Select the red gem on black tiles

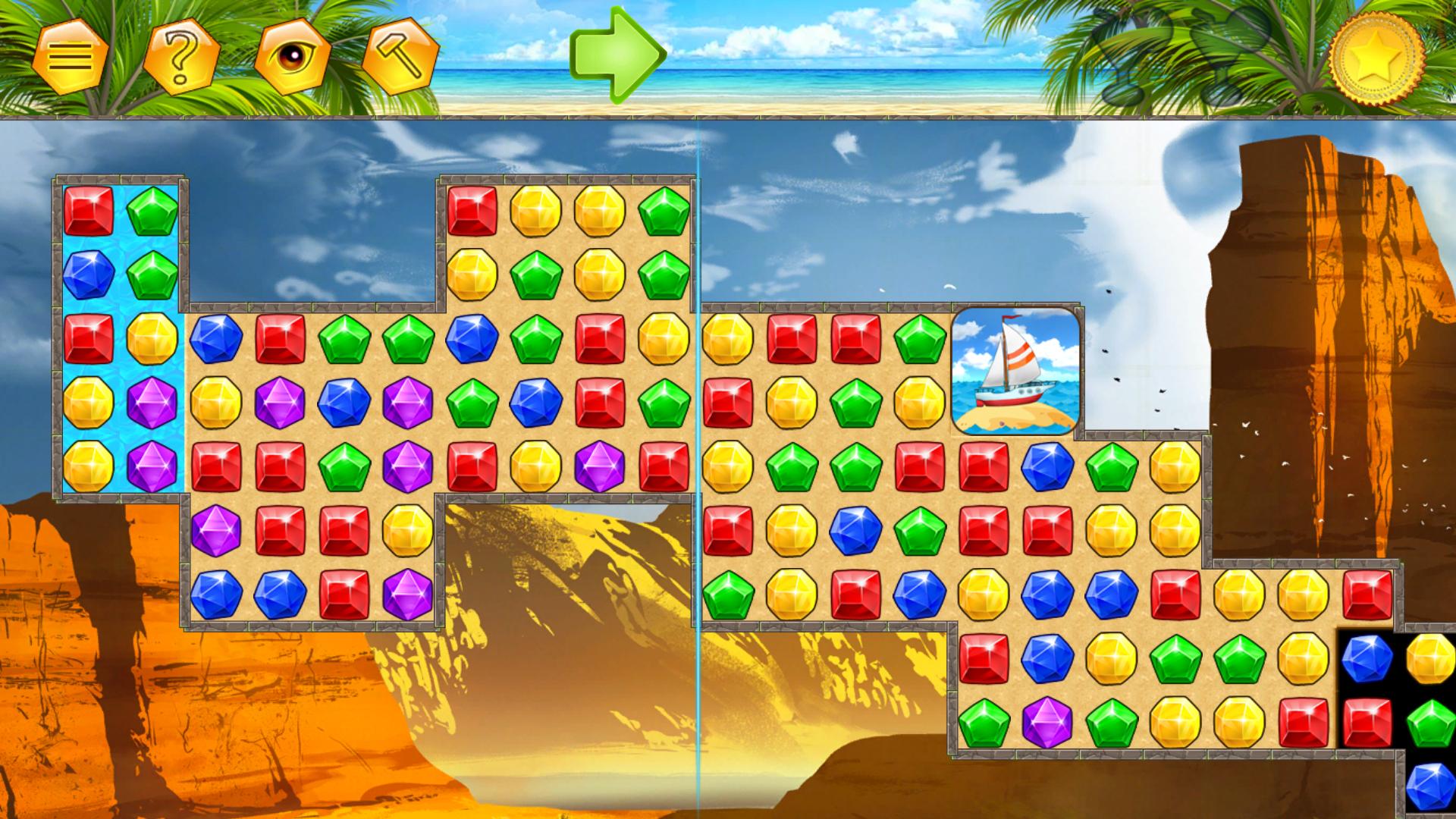click(1367, 722)
